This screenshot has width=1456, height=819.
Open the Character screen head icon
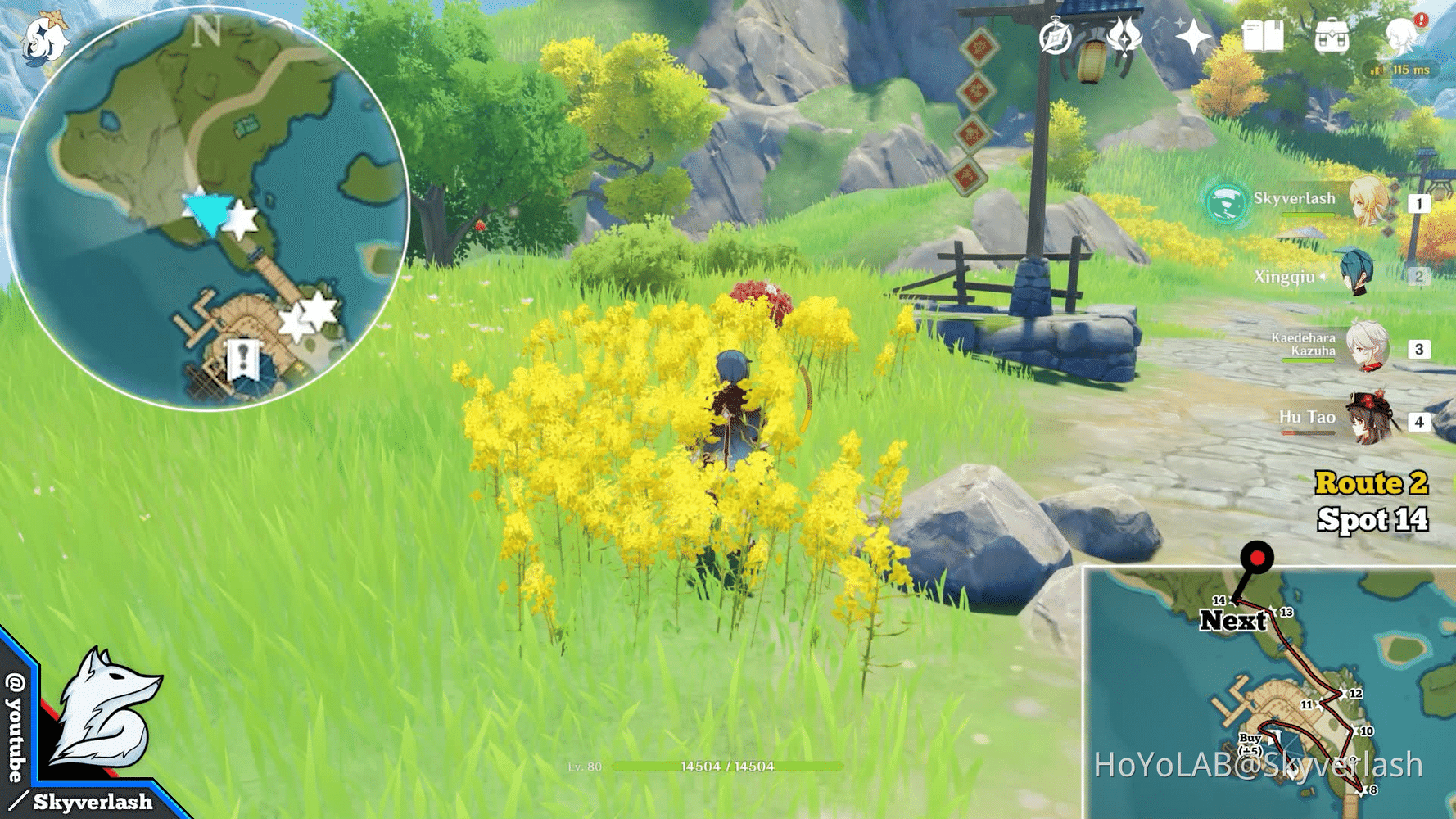pos(1401,37)
